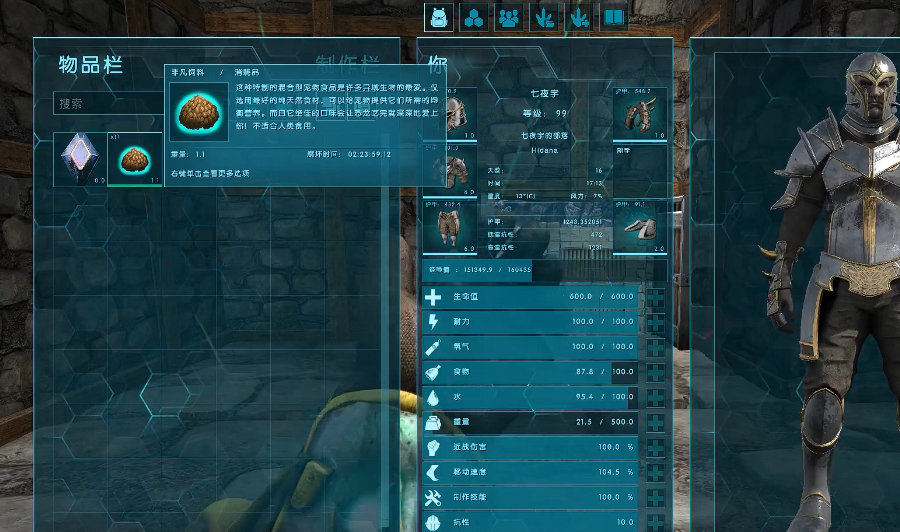The image size is (900, 532).
Task: Select the equipped leggings slot
Action: pyautogui.click(x=449, y=225)
